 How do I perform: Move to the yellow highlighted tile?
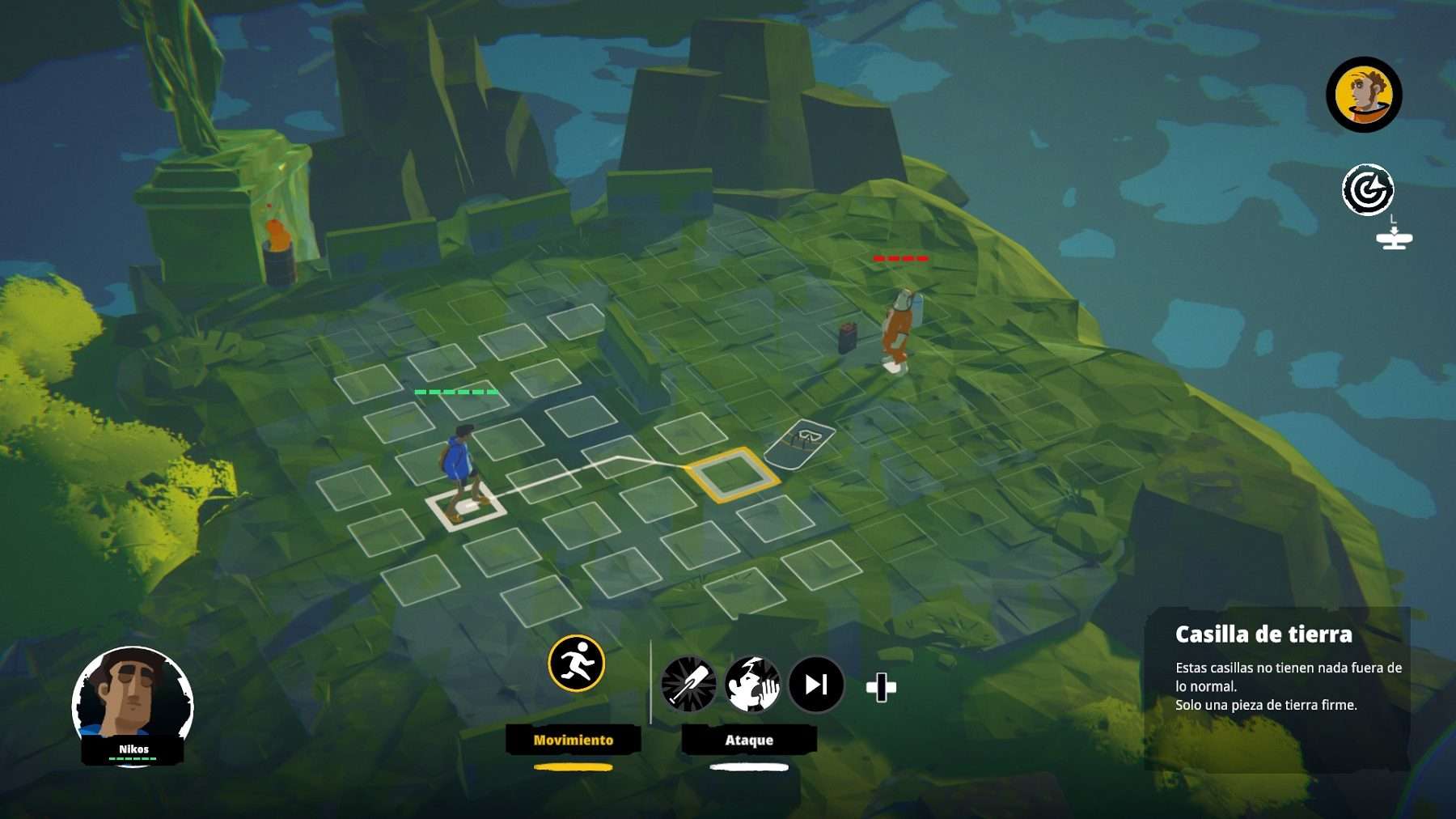point(732,474)
